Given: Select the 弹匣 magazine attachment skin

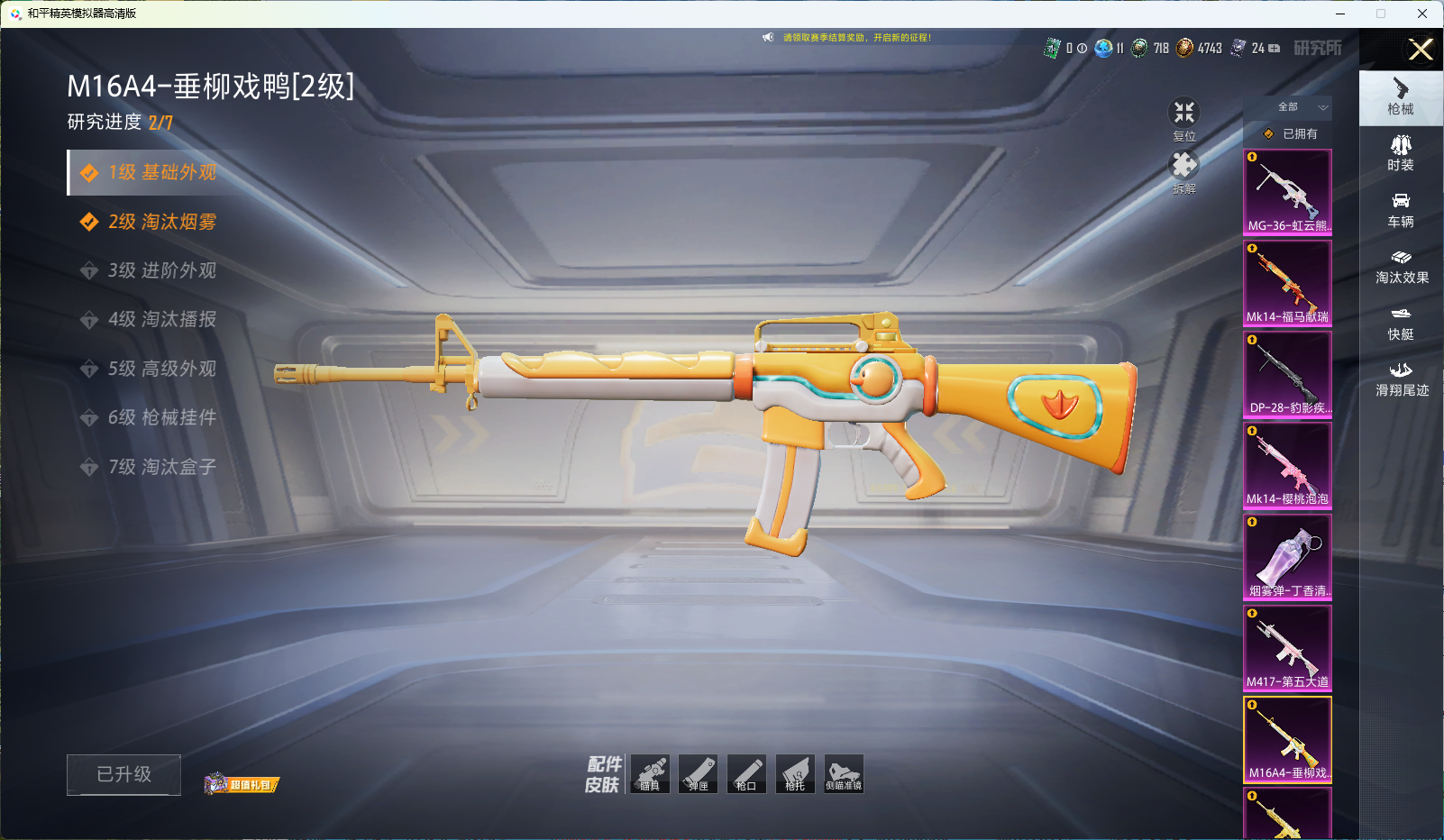Looking at the screenshot, I should click(698, 774).
